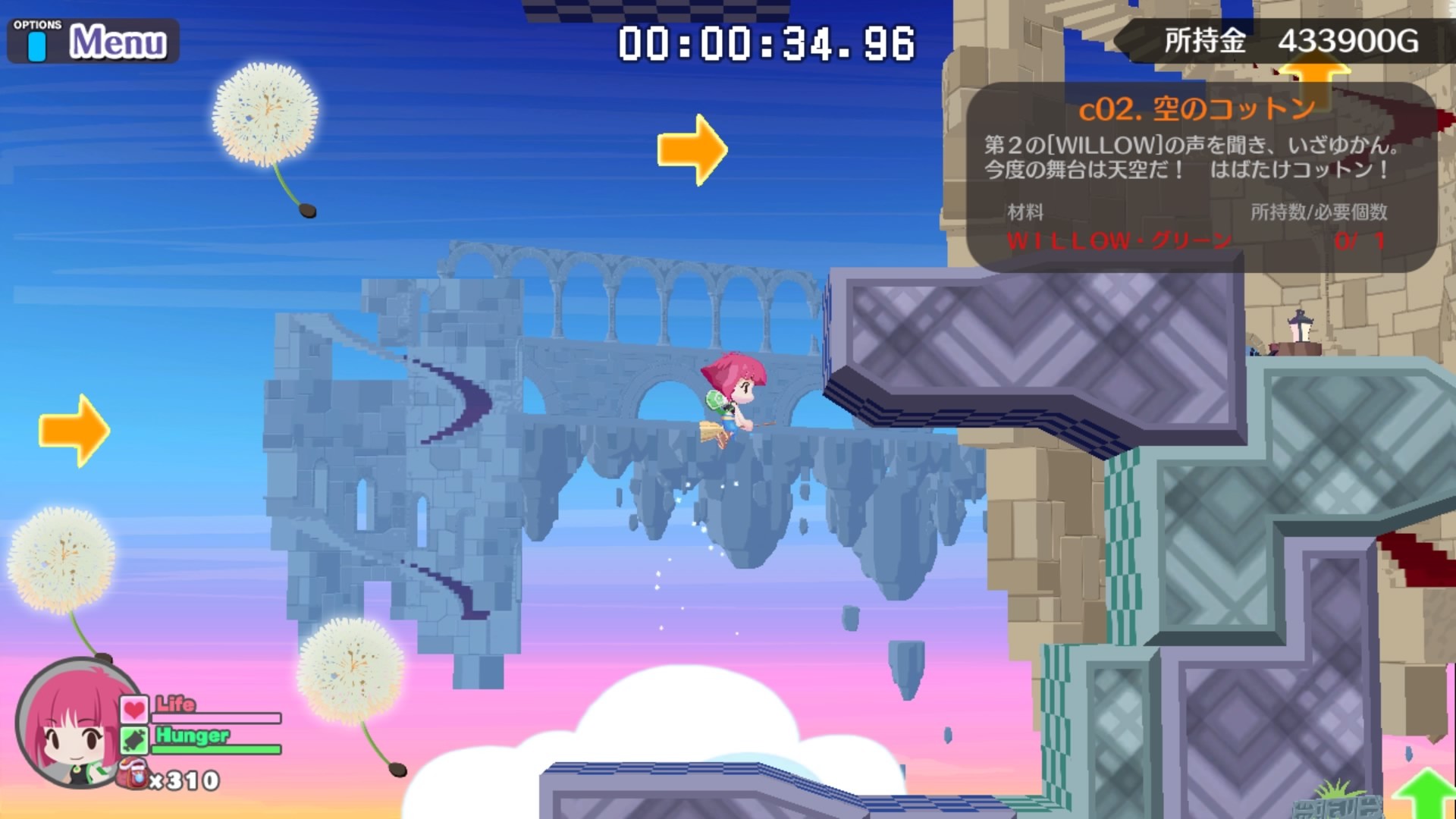Click the orange arrow near the top

pos(694,148)
